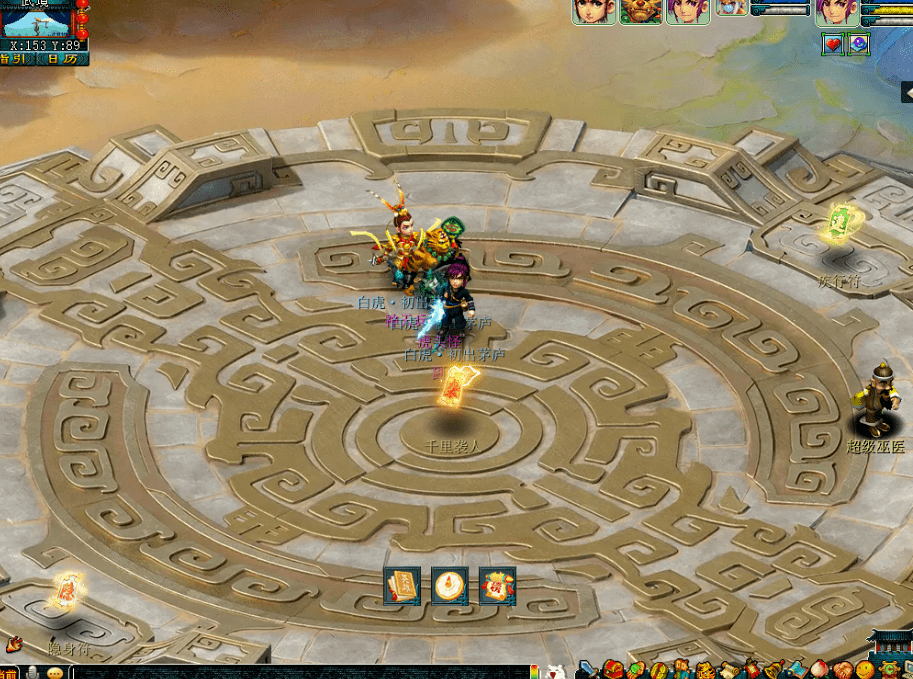Click the white-bearded elder portrait
This screenshot has width=913, height=679.
[732, 8]
